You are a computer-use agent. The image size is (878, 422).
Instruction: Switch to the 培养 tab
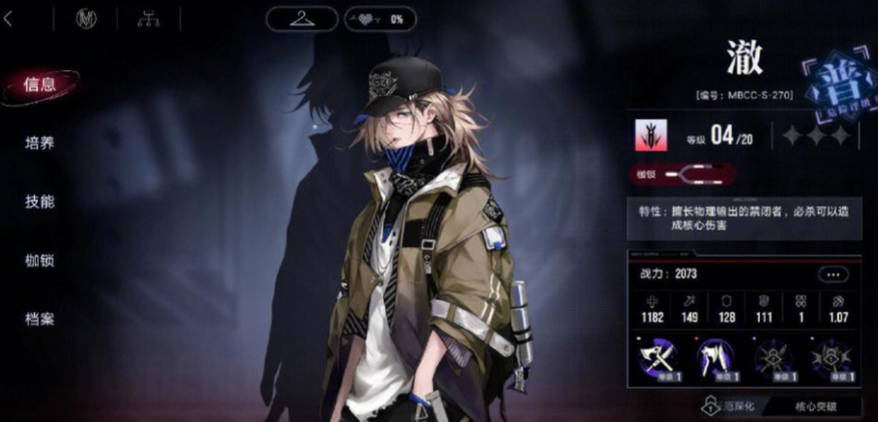[40, 143]
